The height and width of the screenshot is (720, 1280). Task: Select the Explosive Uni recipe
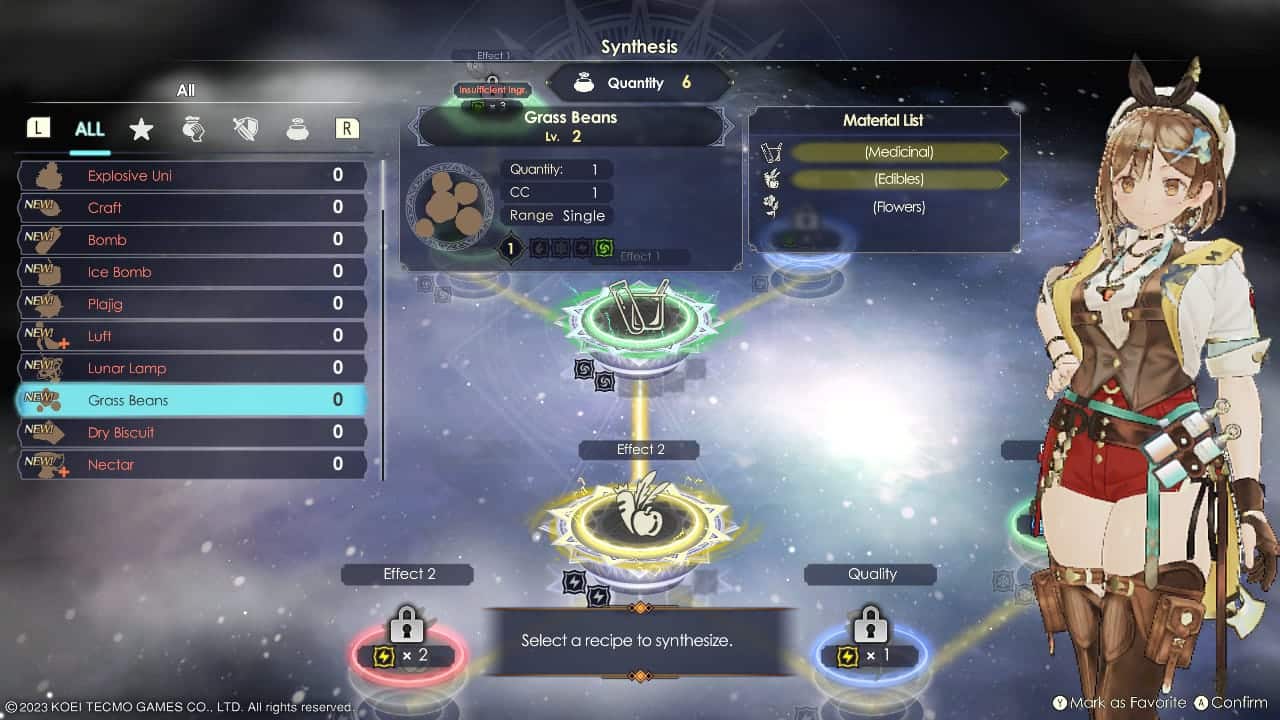tap(192, 176)
